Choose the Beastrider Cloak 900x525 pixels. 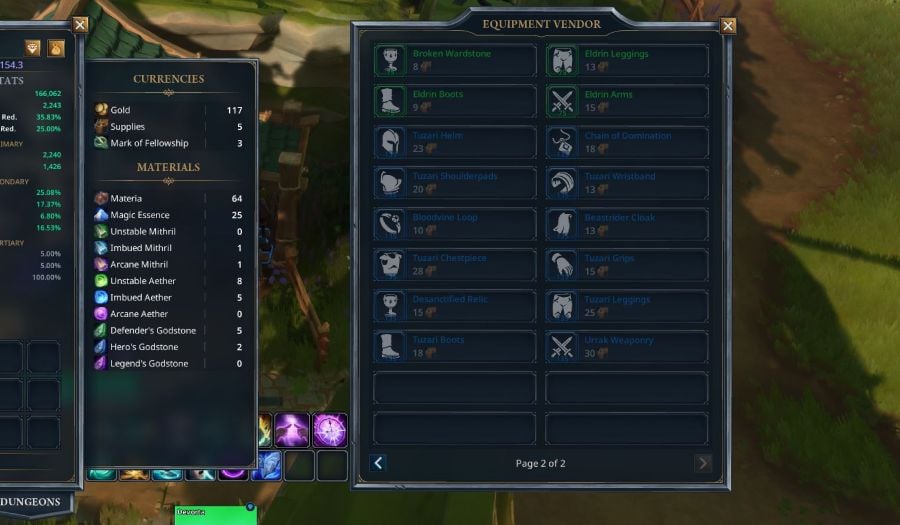[x=627, y=224]
